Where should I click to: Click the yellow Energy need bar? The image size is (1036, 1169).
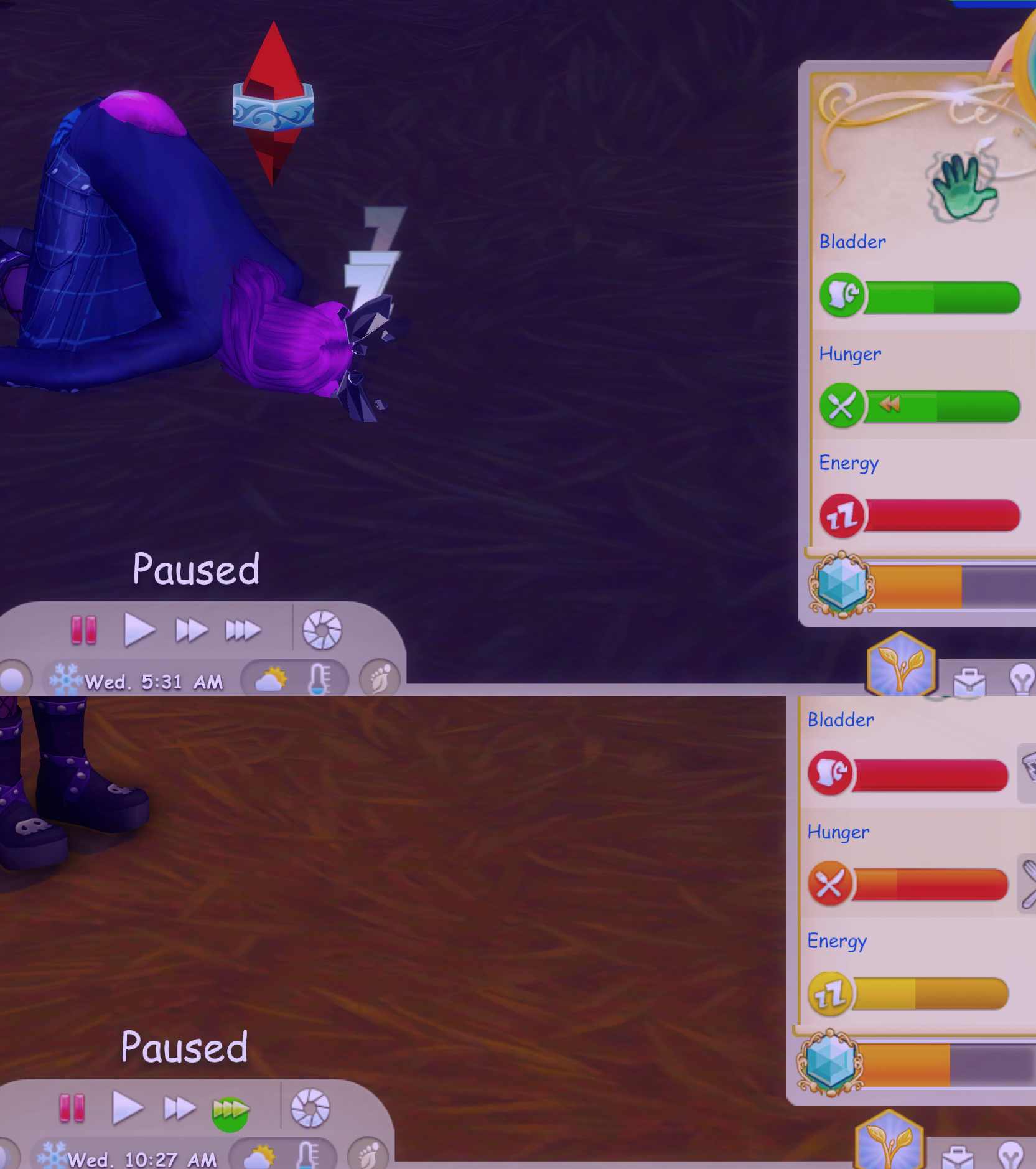(x=930, y=993)
